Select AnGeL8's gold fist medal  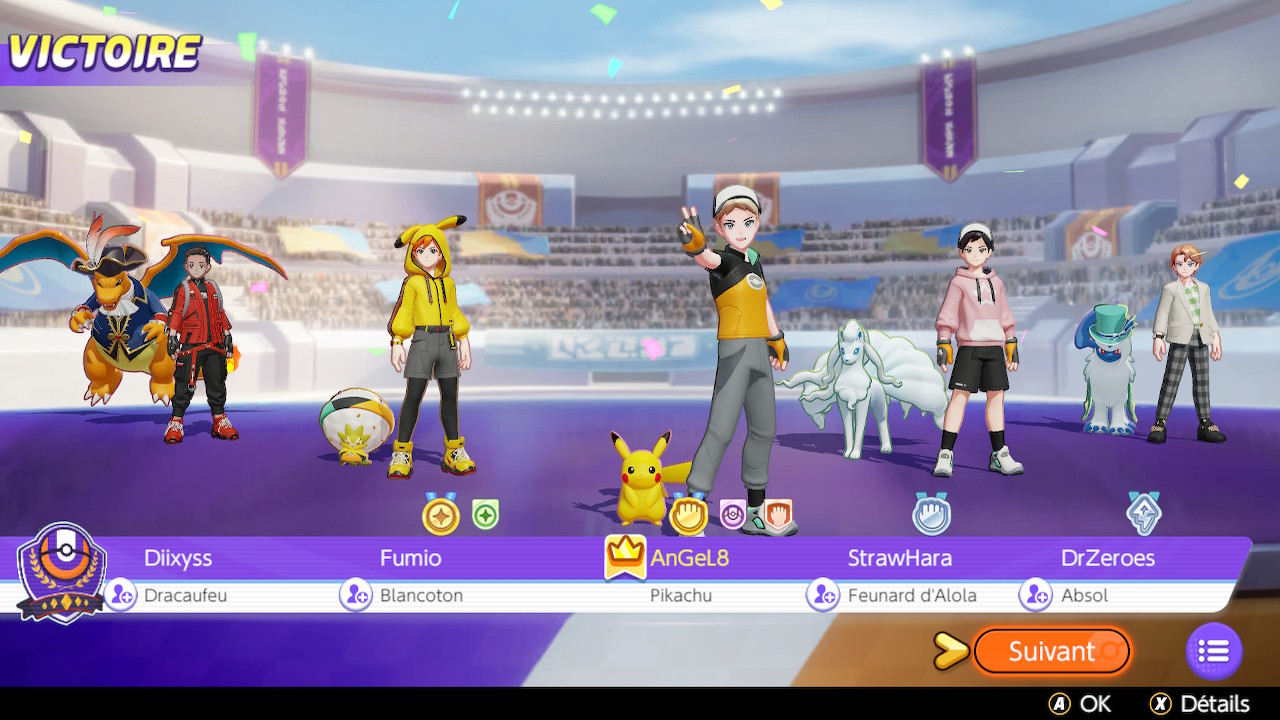pos(688,515)
